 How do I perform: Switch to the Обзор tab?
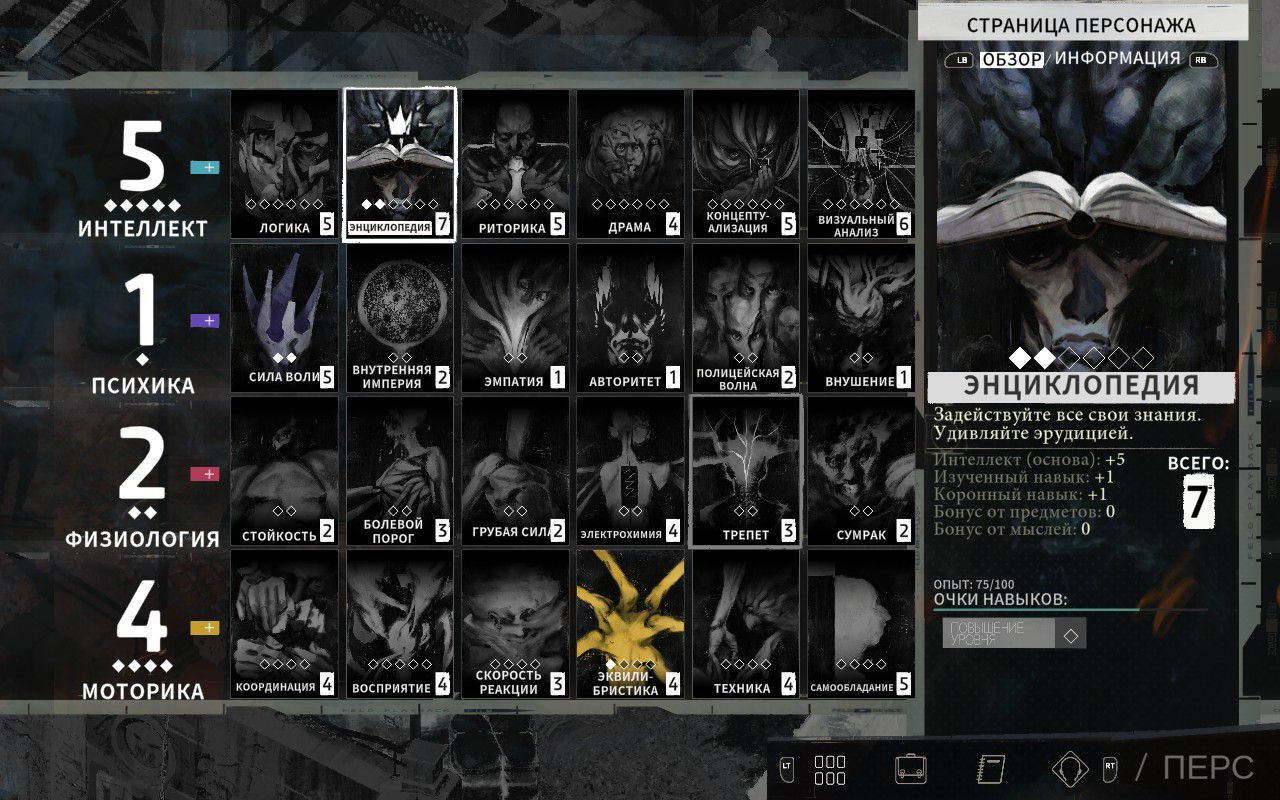coord(1011,59)
